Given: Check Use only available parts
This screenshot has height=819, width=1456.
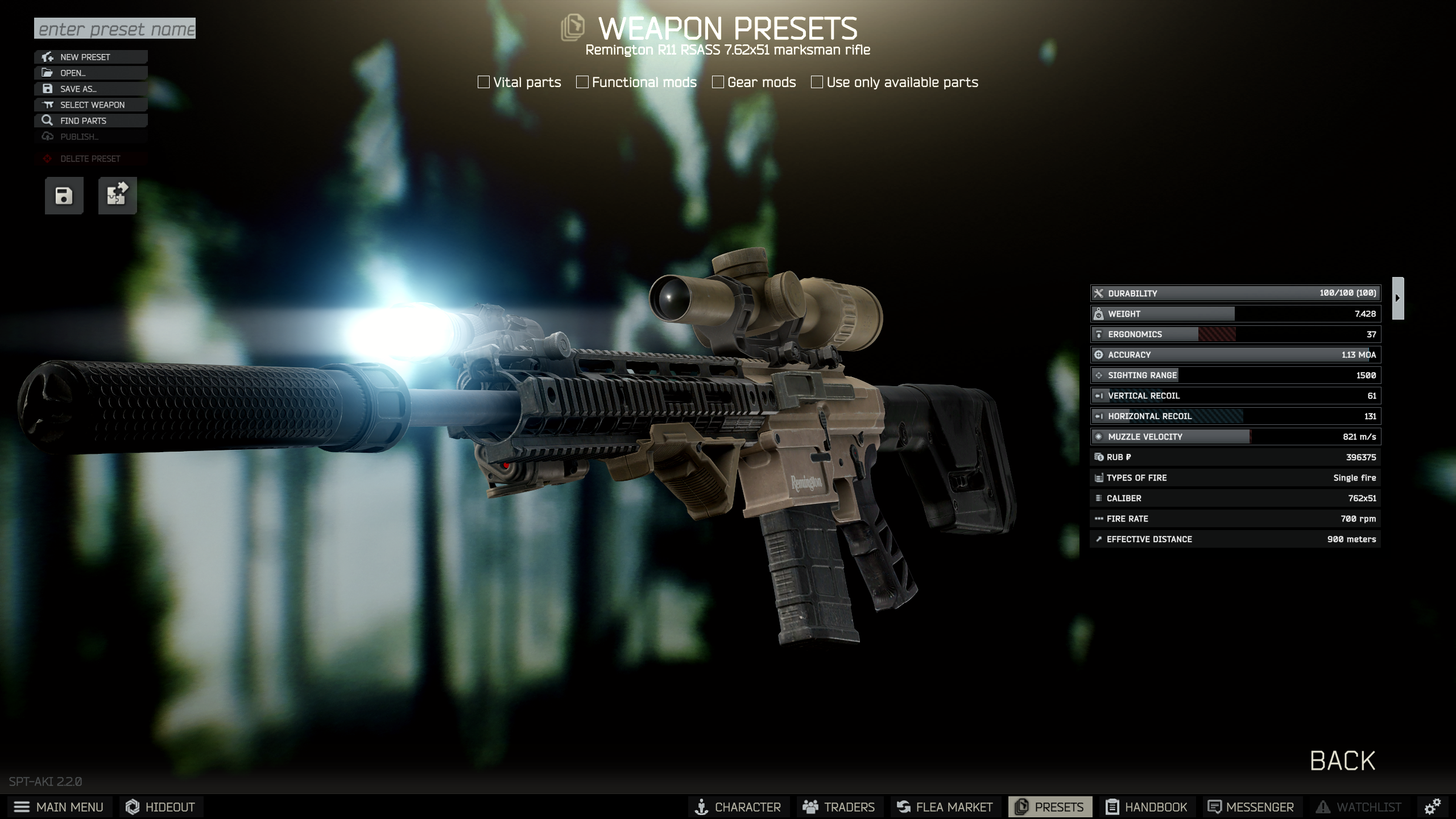Looking at the screenshot, I should [817, 82].
